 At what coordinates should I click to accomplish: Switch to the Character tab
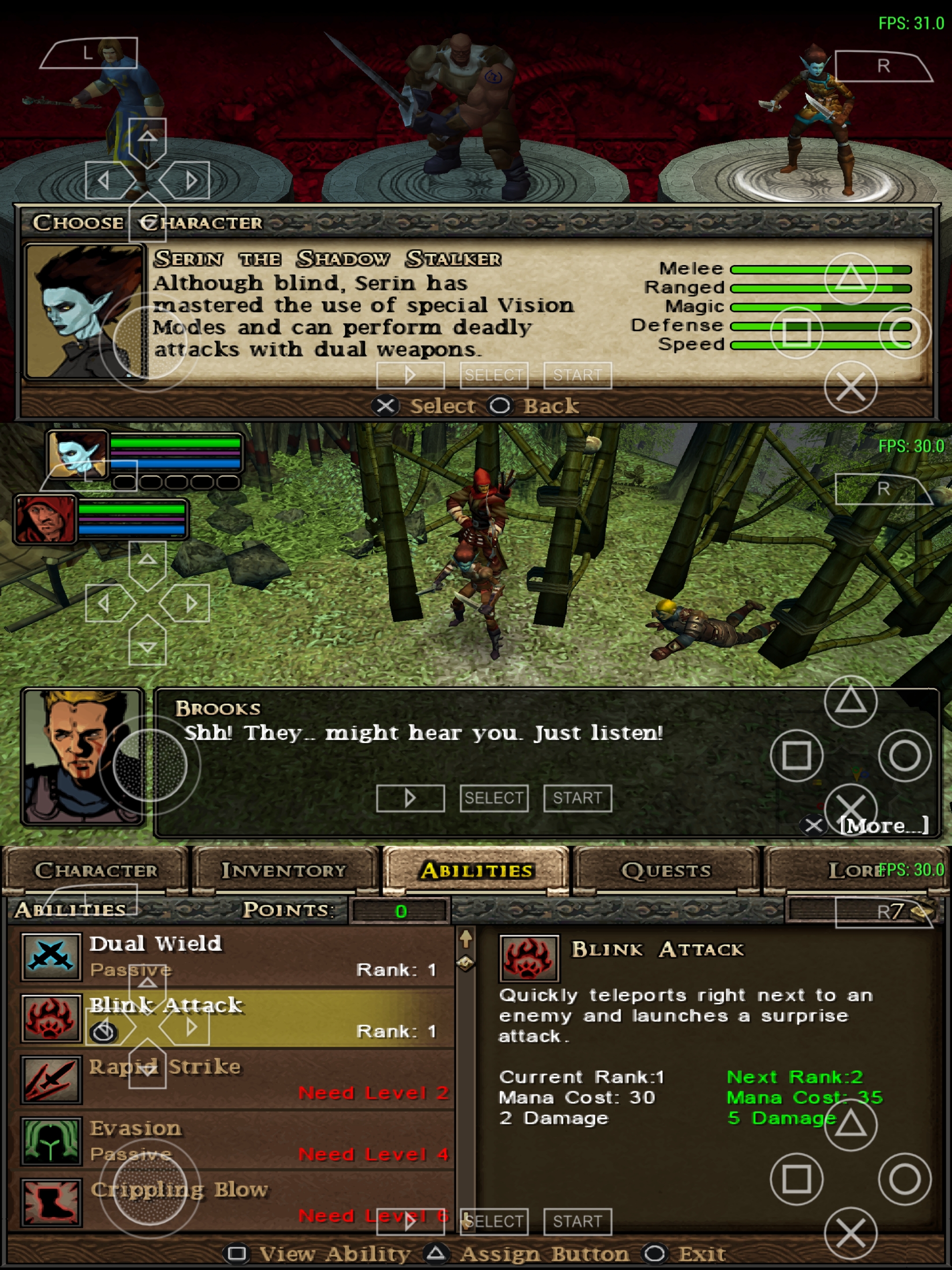coord(95,870)
